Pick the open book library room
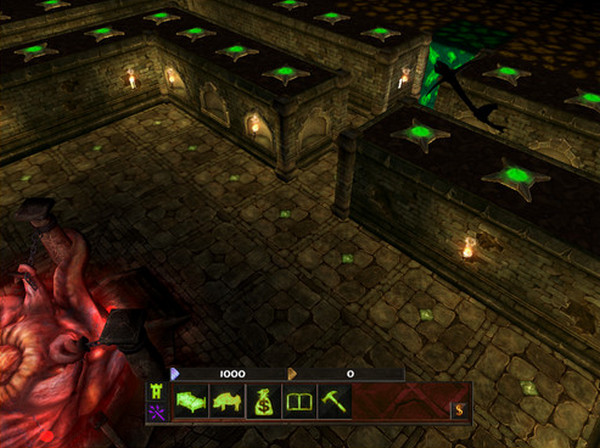Screen dimensions: 600x448 pos(299,404)
